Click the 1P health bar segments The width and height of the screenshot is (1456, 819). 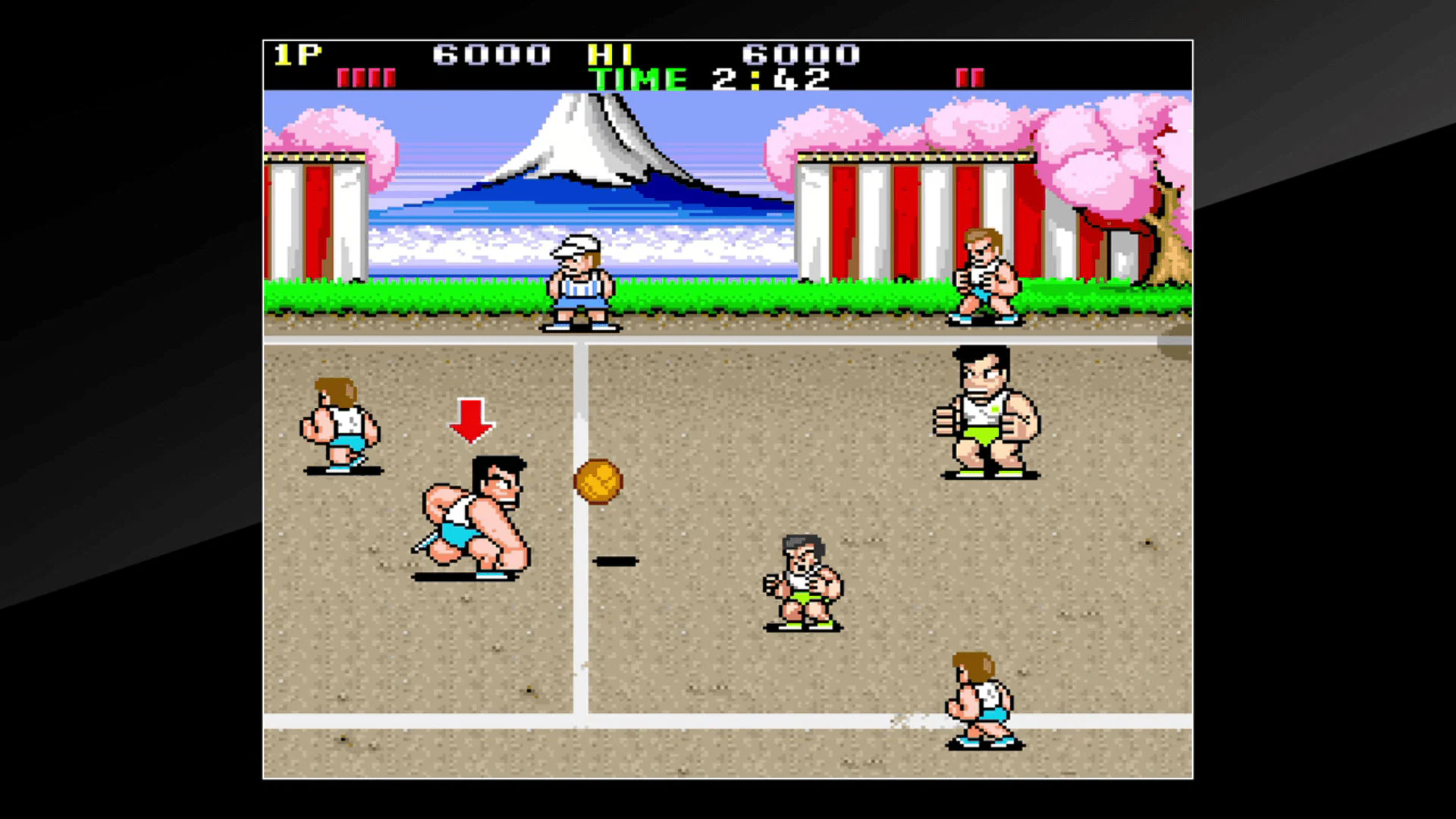click(368, 77)
